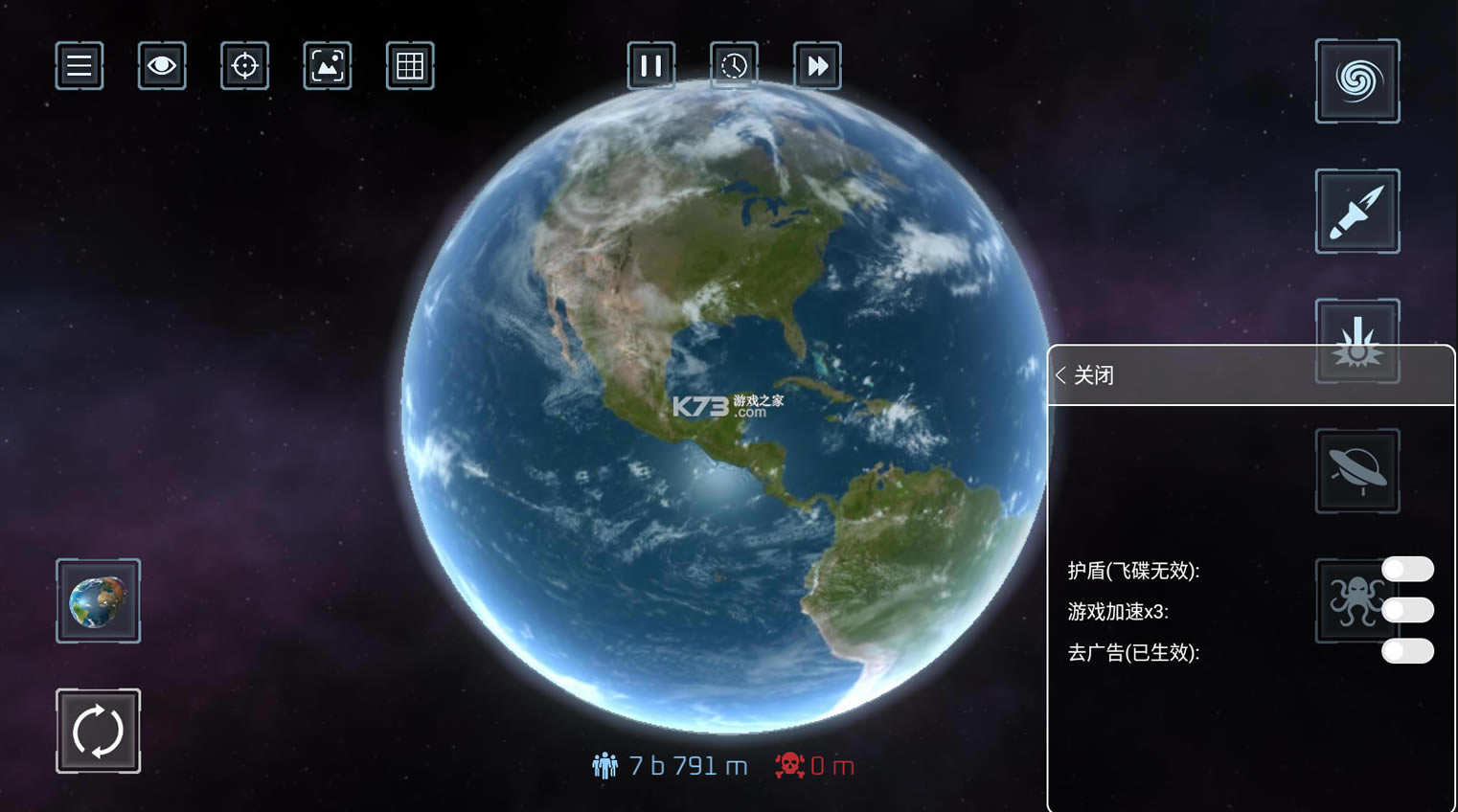Activate the crosshair target button
Image resolution: width=1458 pixels, height=812 pixels.
tap(245, 66)
